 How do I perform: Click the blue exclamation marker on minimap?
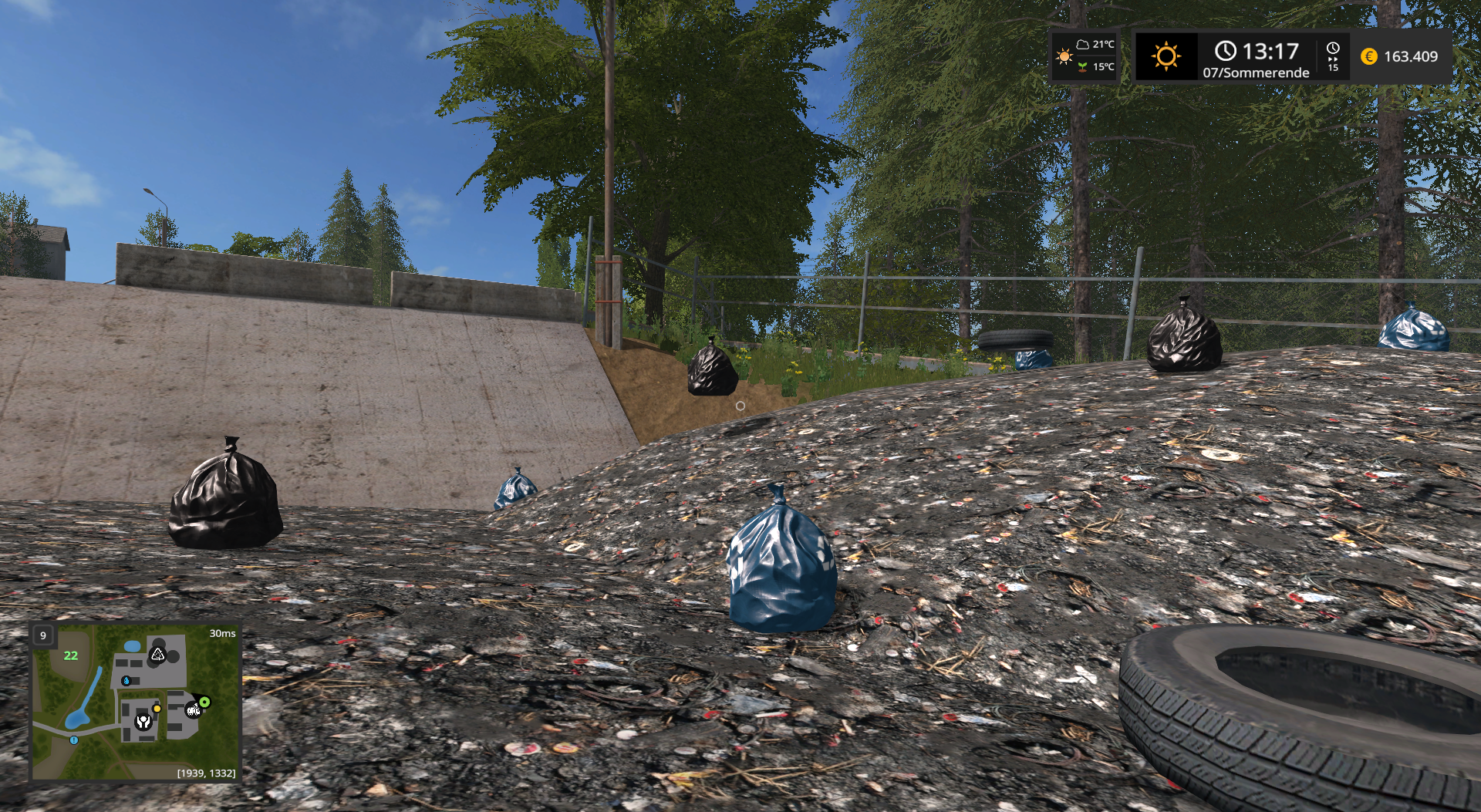tap(74, 740)
